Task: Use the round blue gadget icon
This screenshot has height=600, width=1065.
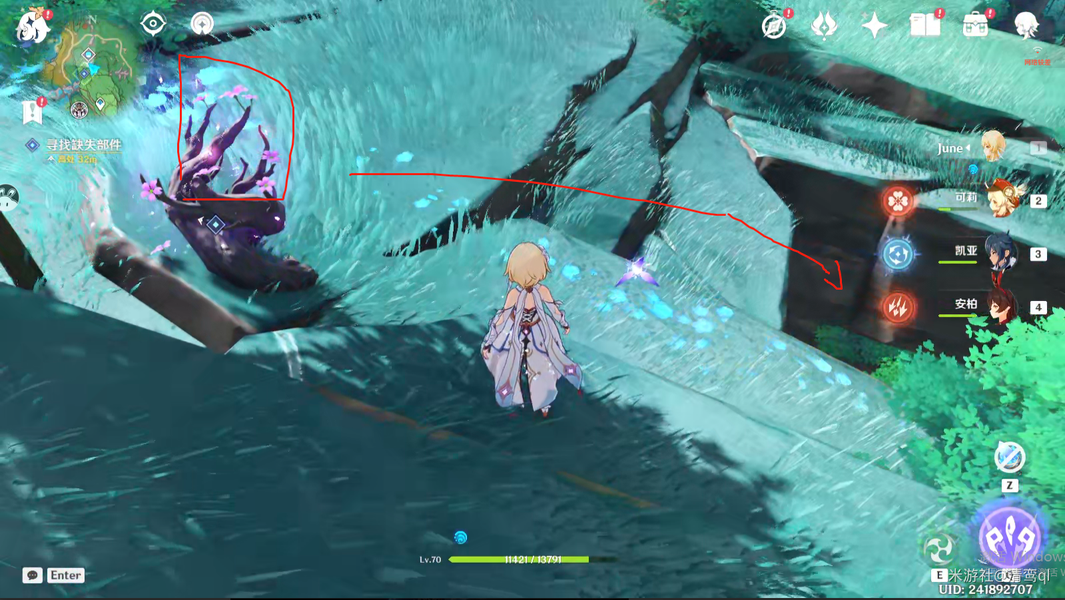Action: (1010, 457)
